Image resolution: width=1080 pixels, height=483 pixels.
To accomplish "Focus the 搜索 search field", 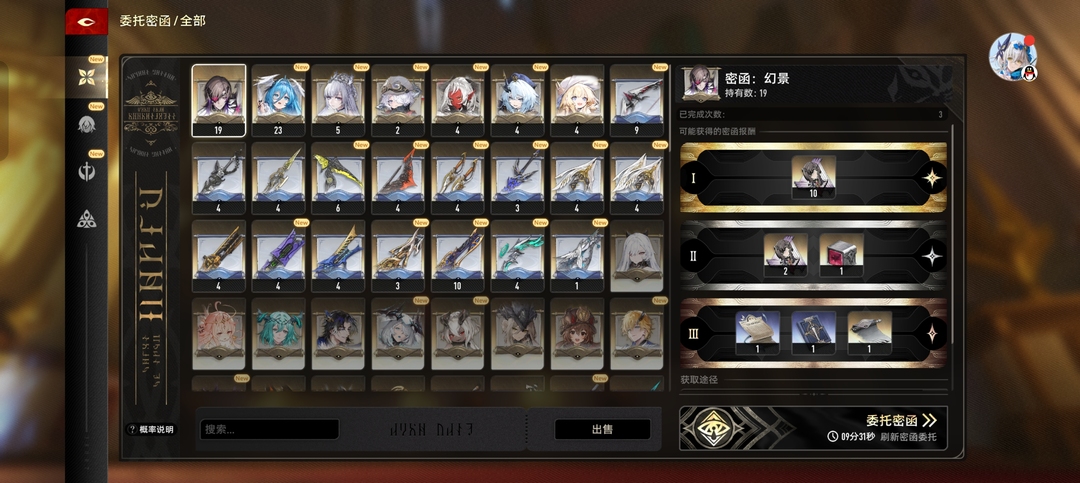I will (x=270, y=430).
